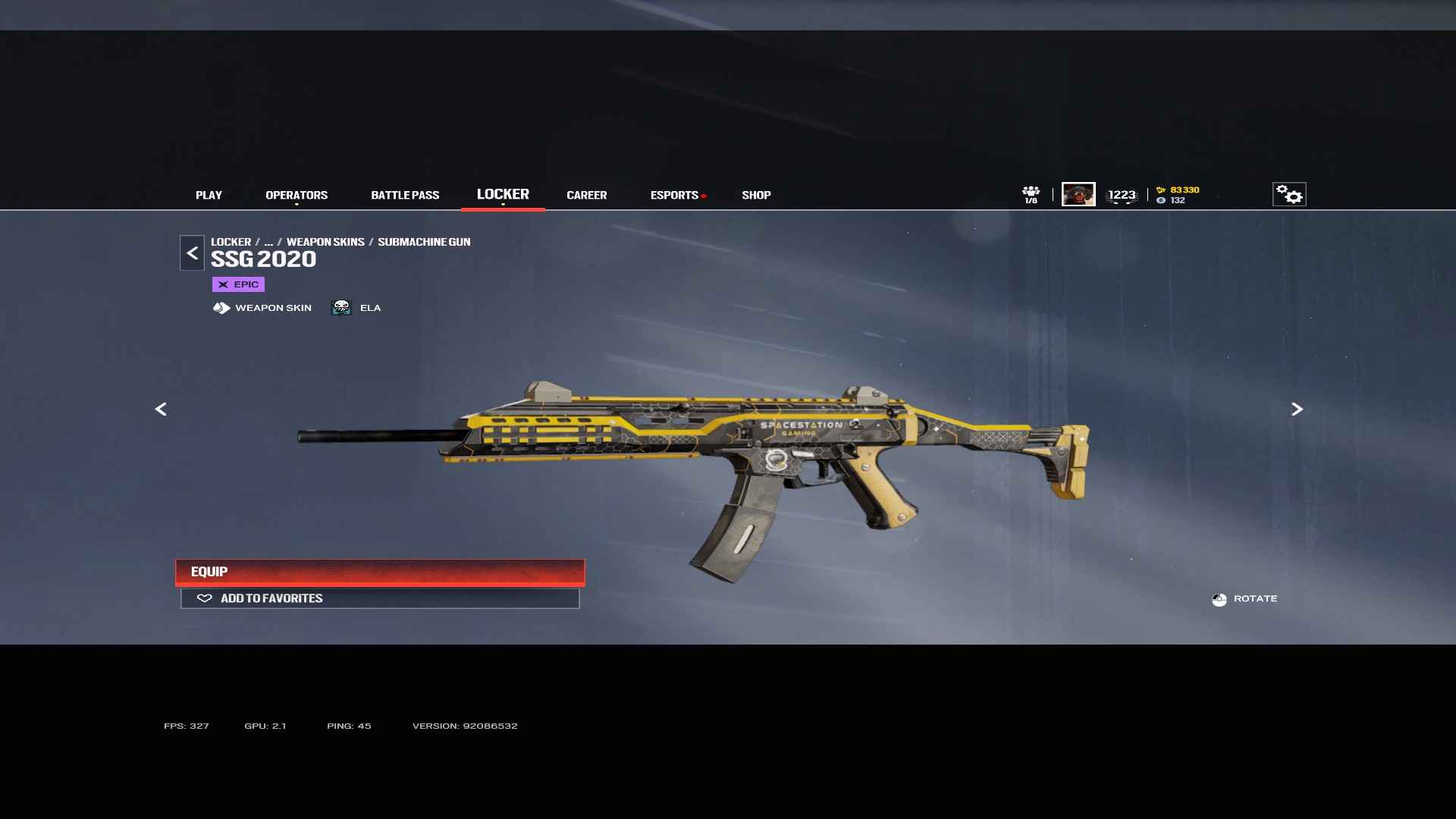Screen dimensions: 1456x819
Task: Open the Play tab
Action: pos(209,195)
